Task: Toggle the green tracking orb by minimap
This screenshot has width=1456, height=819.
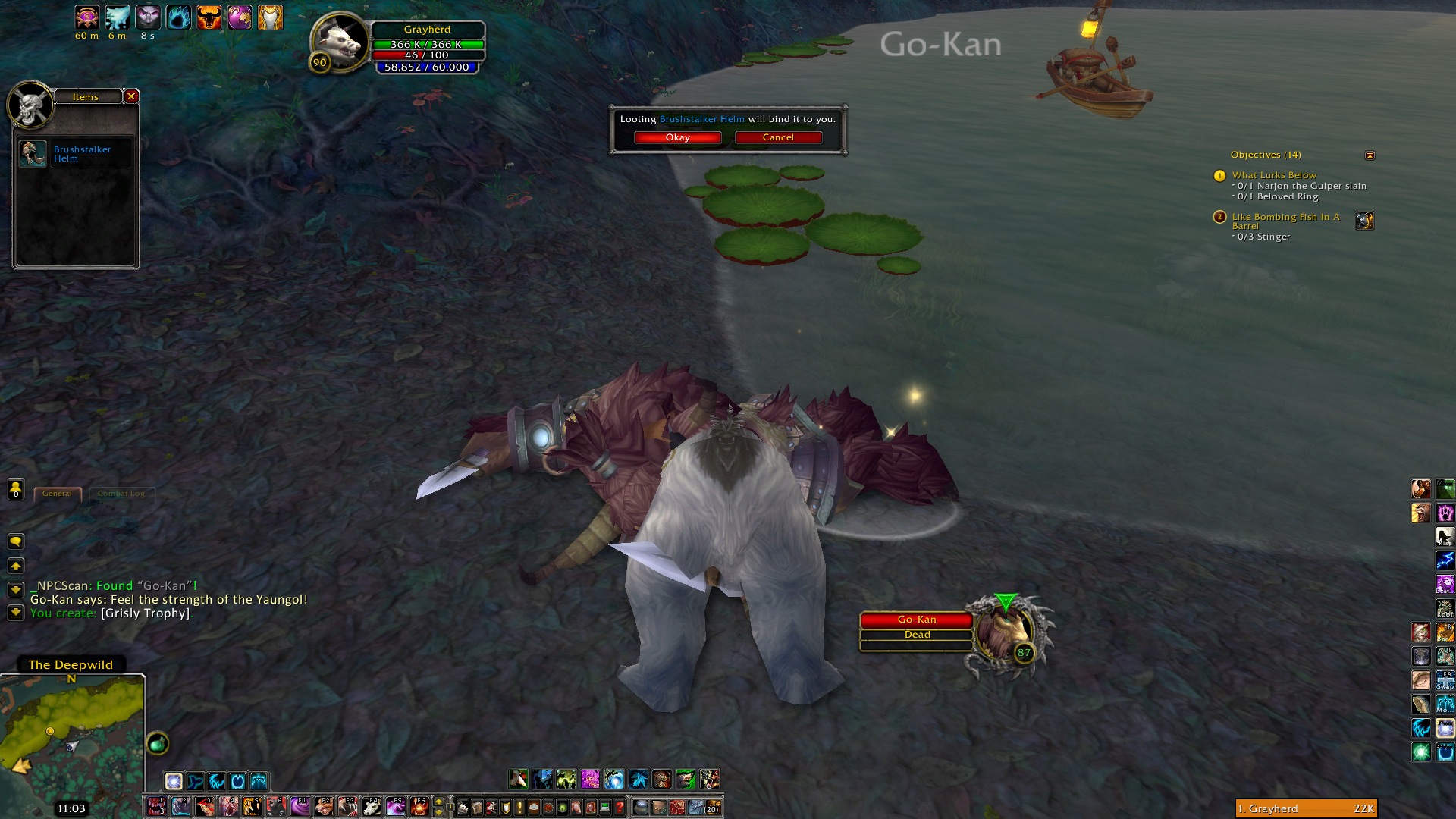Action: click(x=158, y=743)
